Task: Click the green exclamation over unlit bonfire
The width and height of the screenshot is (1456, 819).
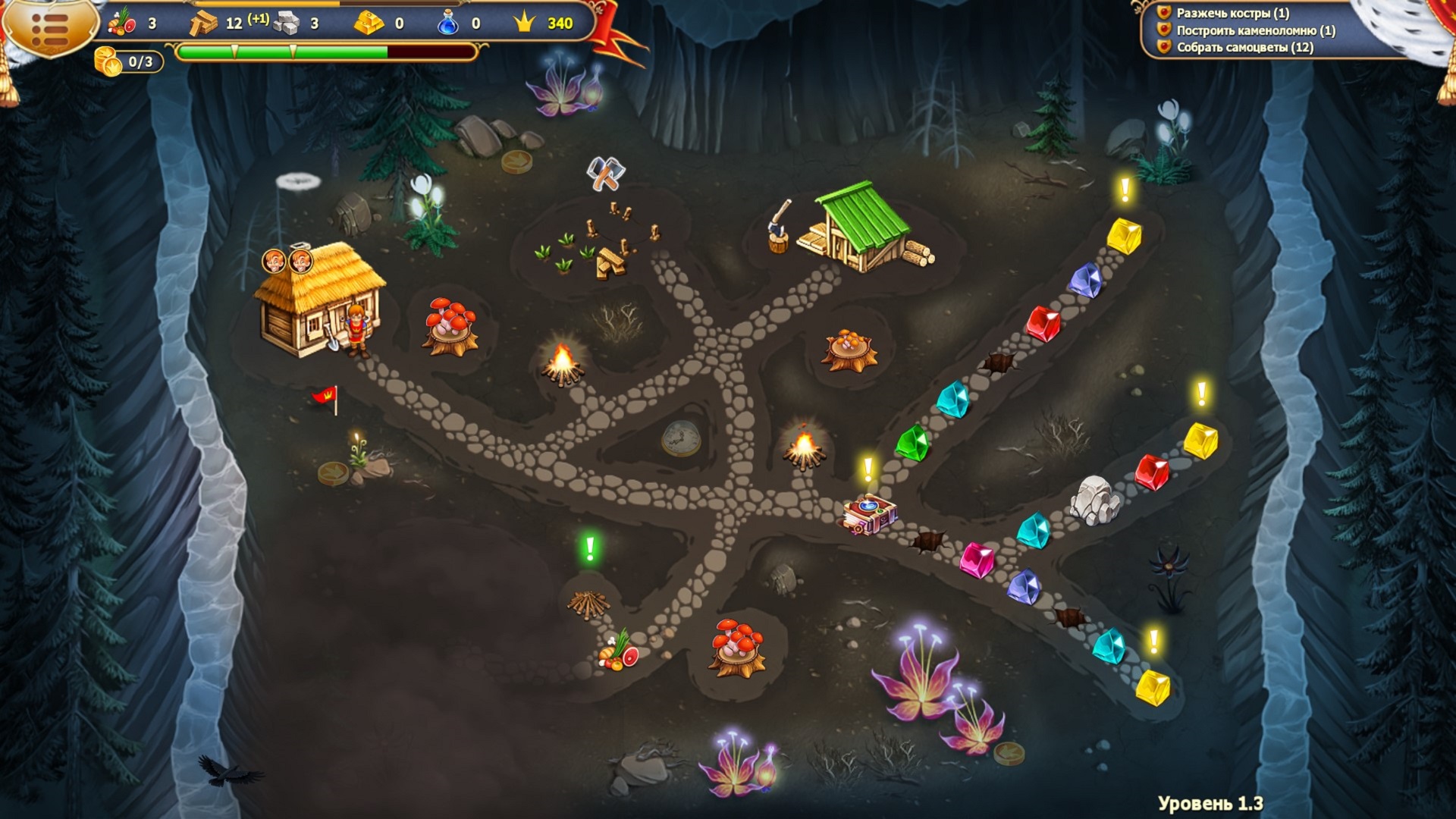Action: [x=590, y=548]
